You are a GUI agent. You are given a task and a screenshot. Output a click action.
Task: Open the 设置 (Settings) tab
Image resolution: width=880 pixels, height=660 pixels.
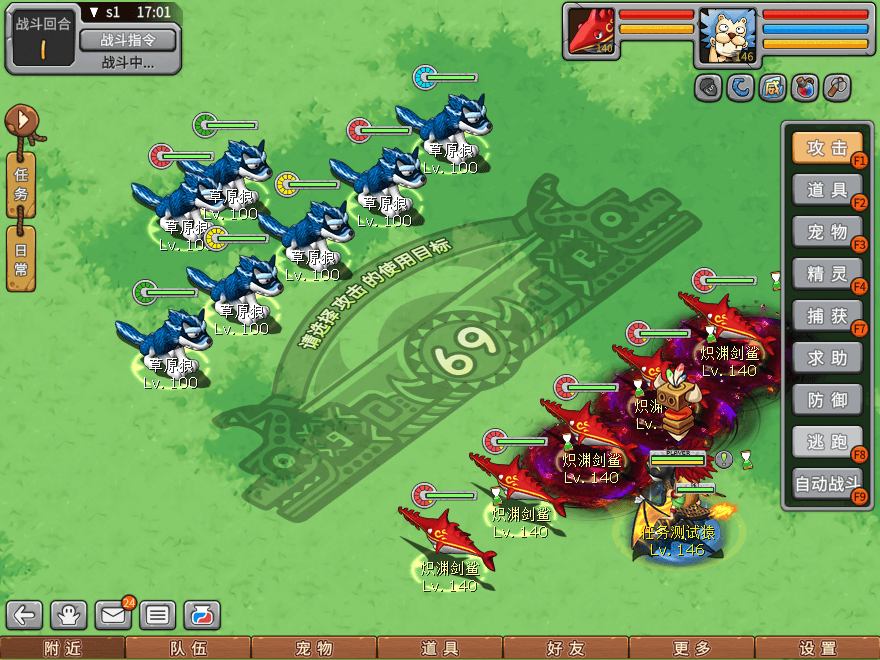click(817, 648)
